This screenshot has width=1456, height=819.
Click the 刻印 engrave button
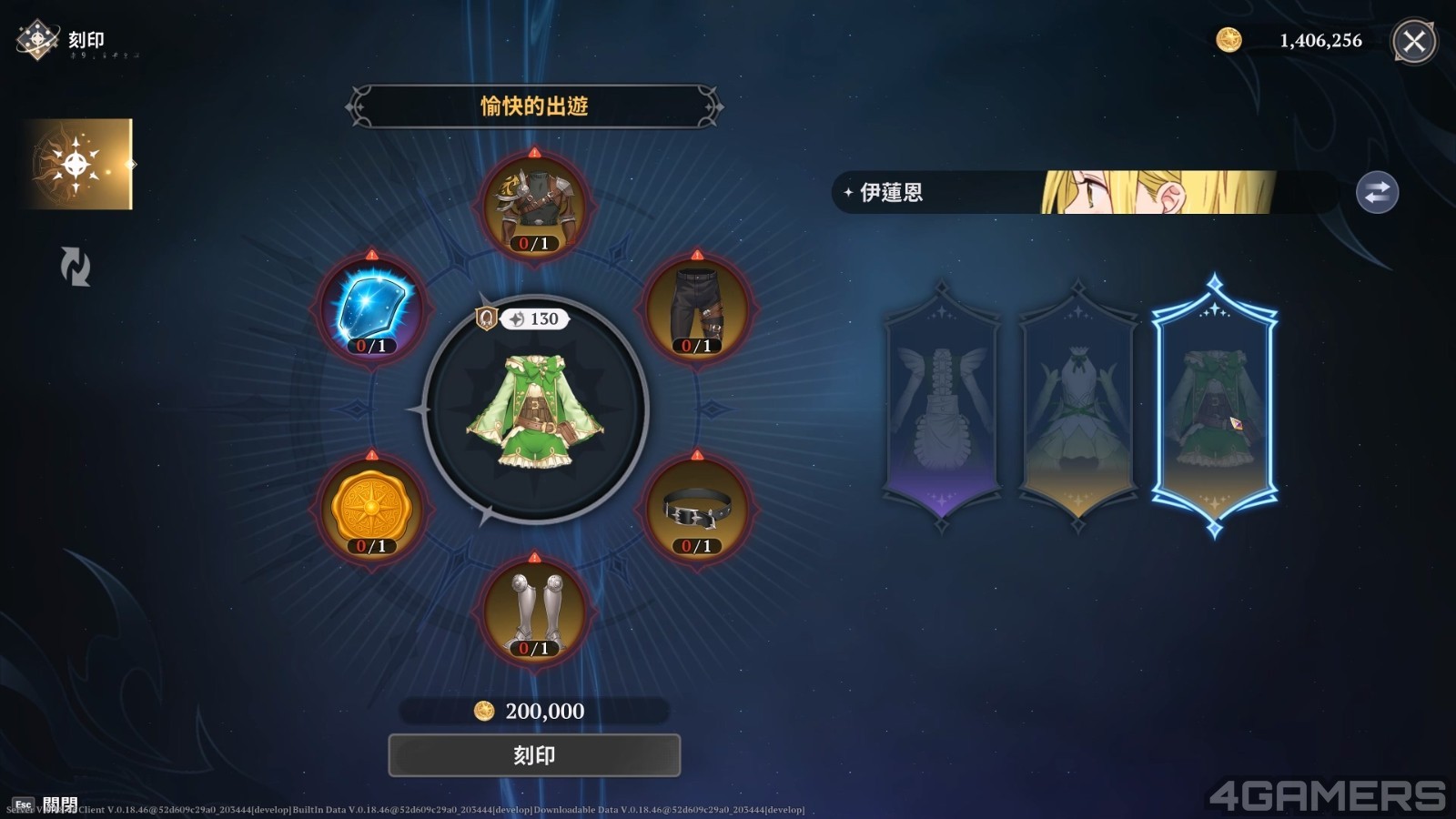534,755
